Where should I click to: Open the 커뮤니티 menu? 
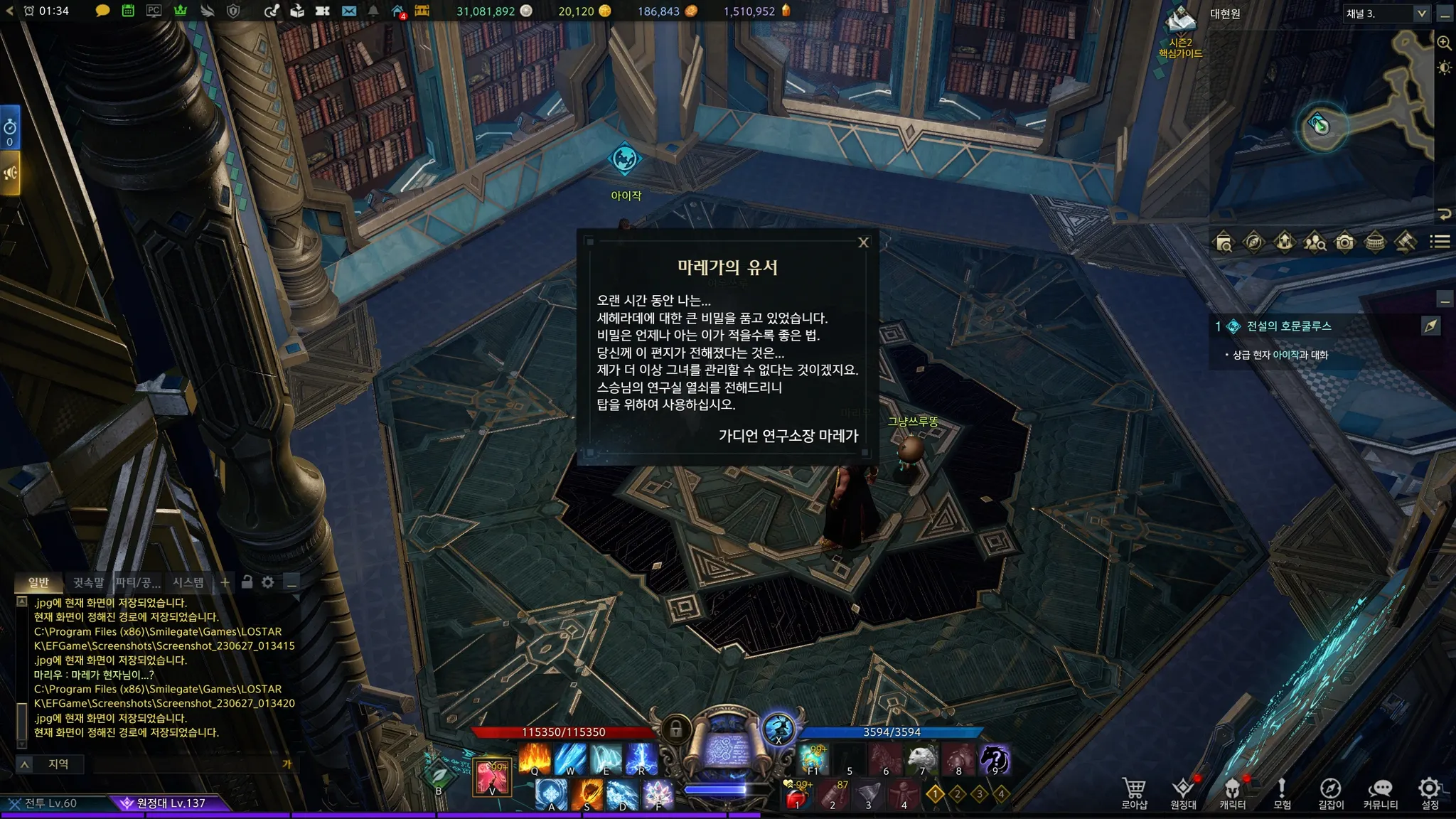click(1380, 793)
